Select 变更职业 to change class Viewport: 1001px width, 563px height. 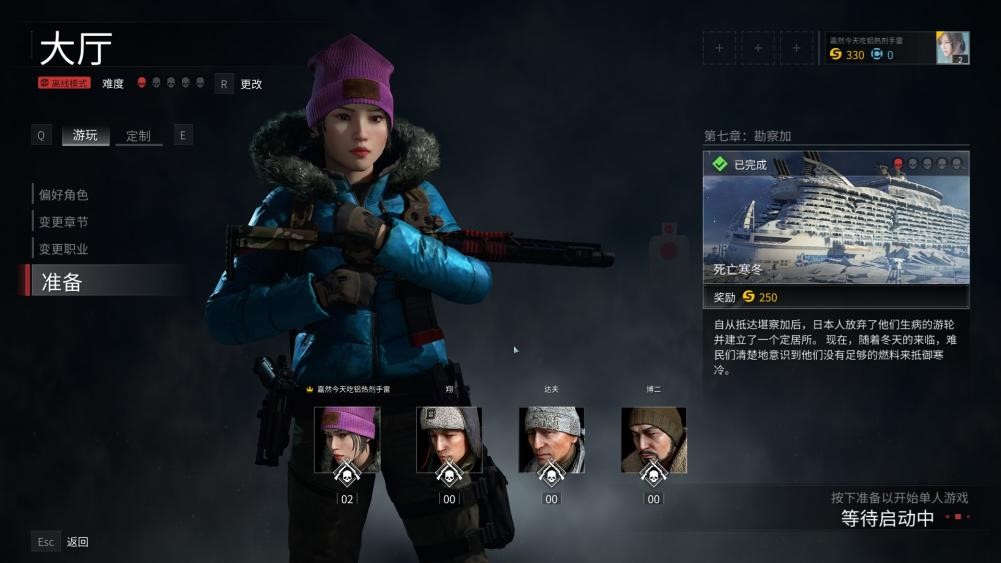click(63, 249)
